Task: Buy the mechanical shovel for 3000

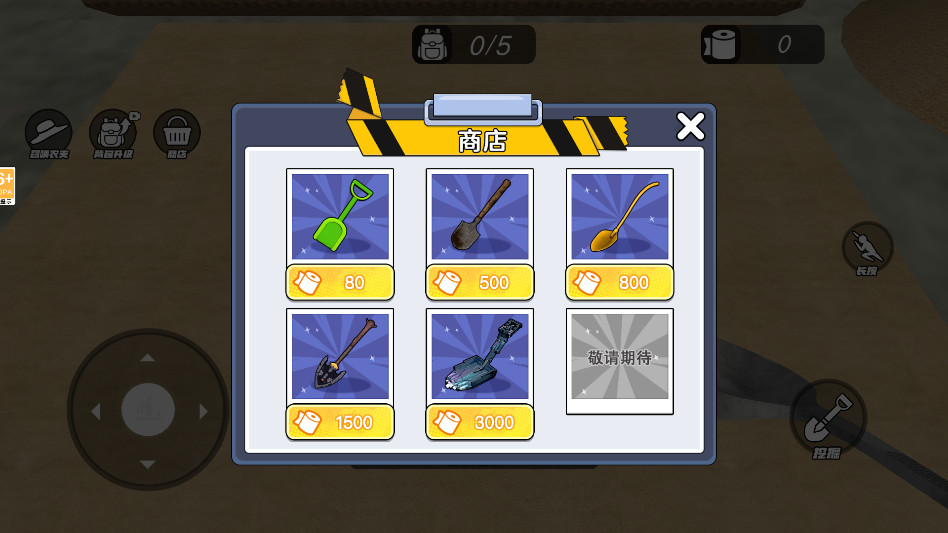Action: point(480,422)
